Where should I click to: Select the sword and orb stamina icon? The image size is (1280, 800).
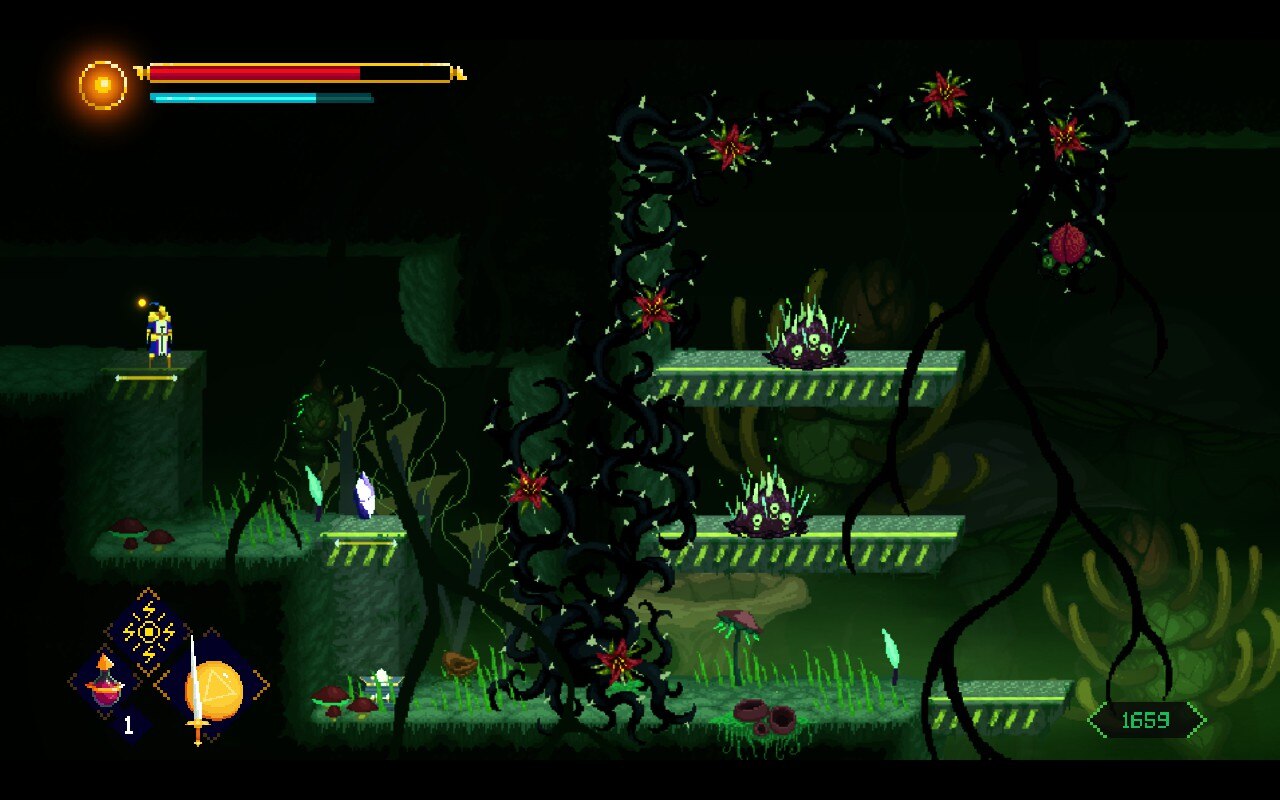point(210,688)
